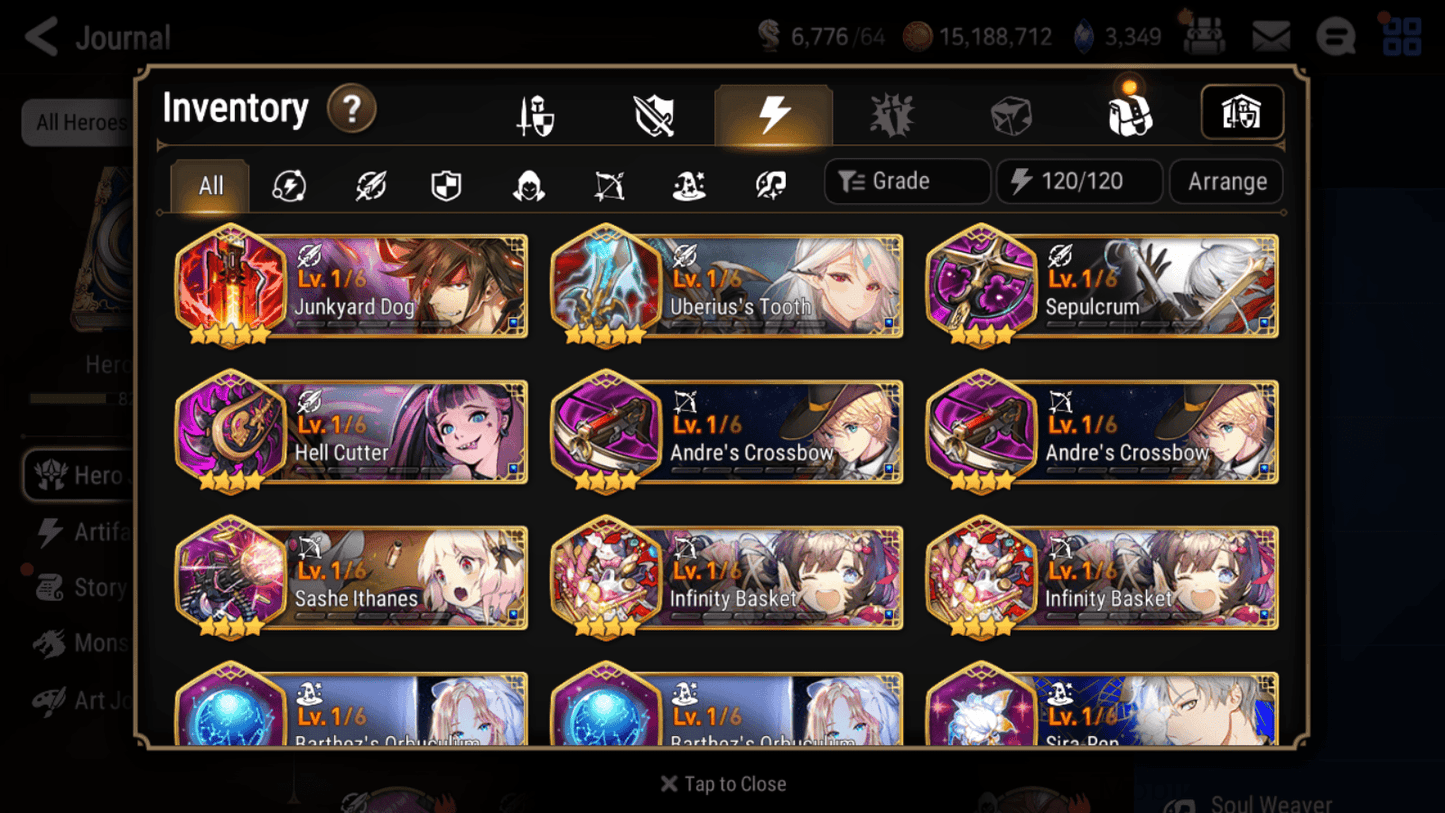The width and height of the screenshot is (1445, 813).
Task: Select the Junkyard Dog artifact thumbnail
Action: 231,286
